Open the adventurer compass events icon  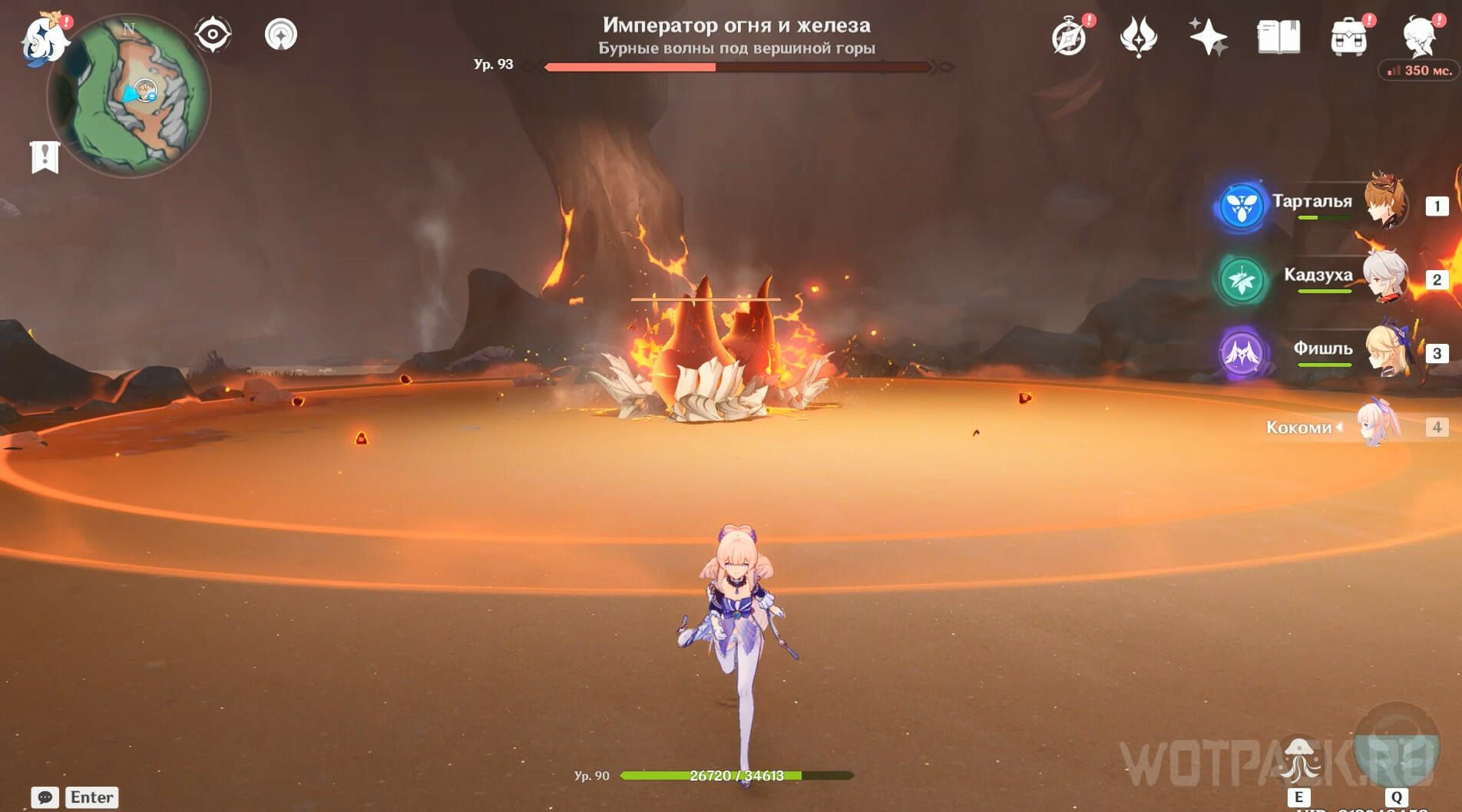tap(1069, 37)
